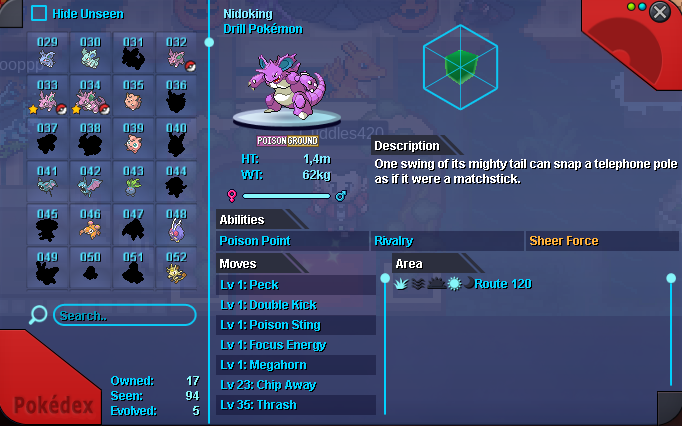Open the Sheer Force hidden ability

(602, 241)
